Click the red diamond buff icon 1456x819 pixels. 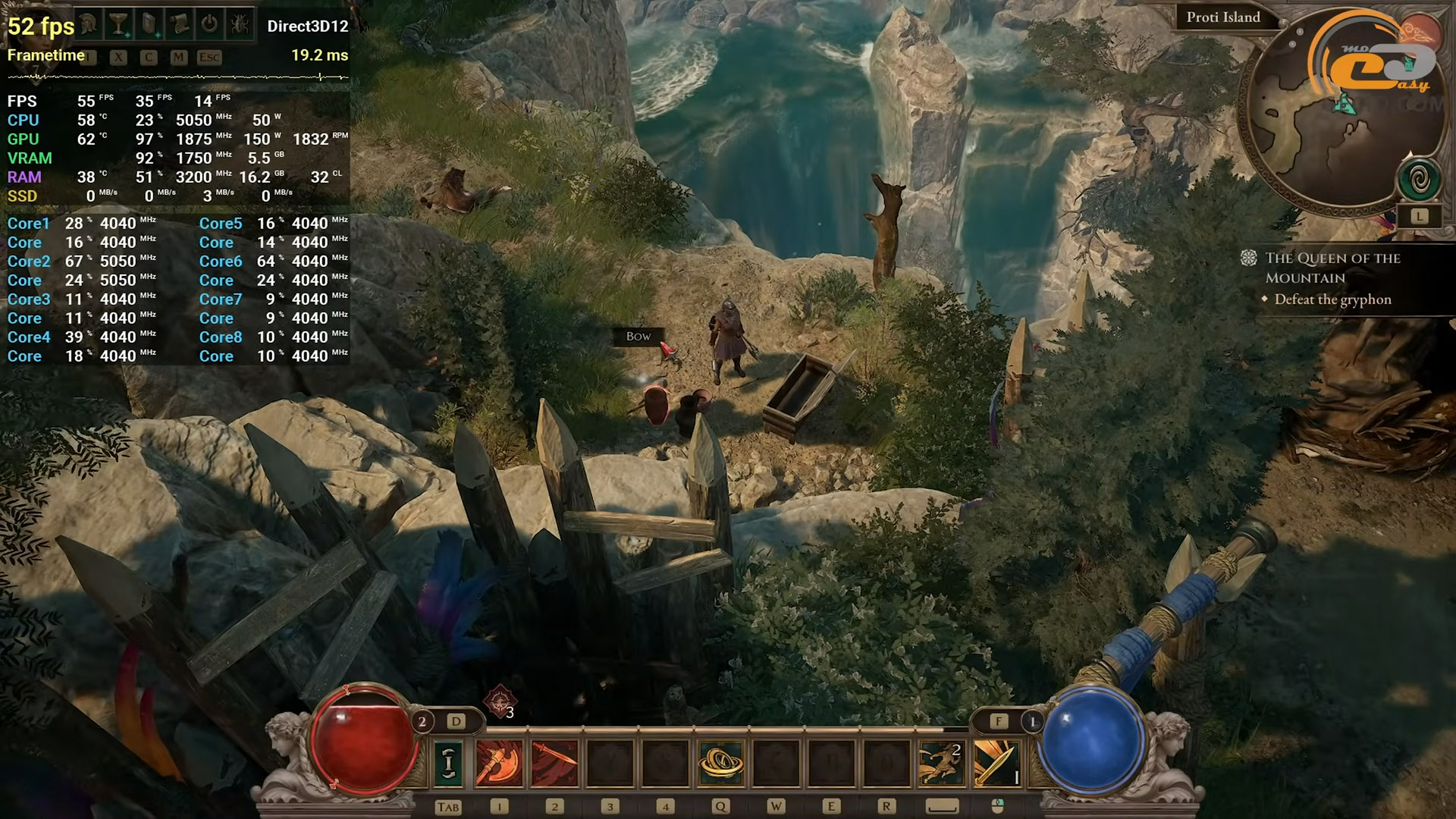tap(500, 702)
